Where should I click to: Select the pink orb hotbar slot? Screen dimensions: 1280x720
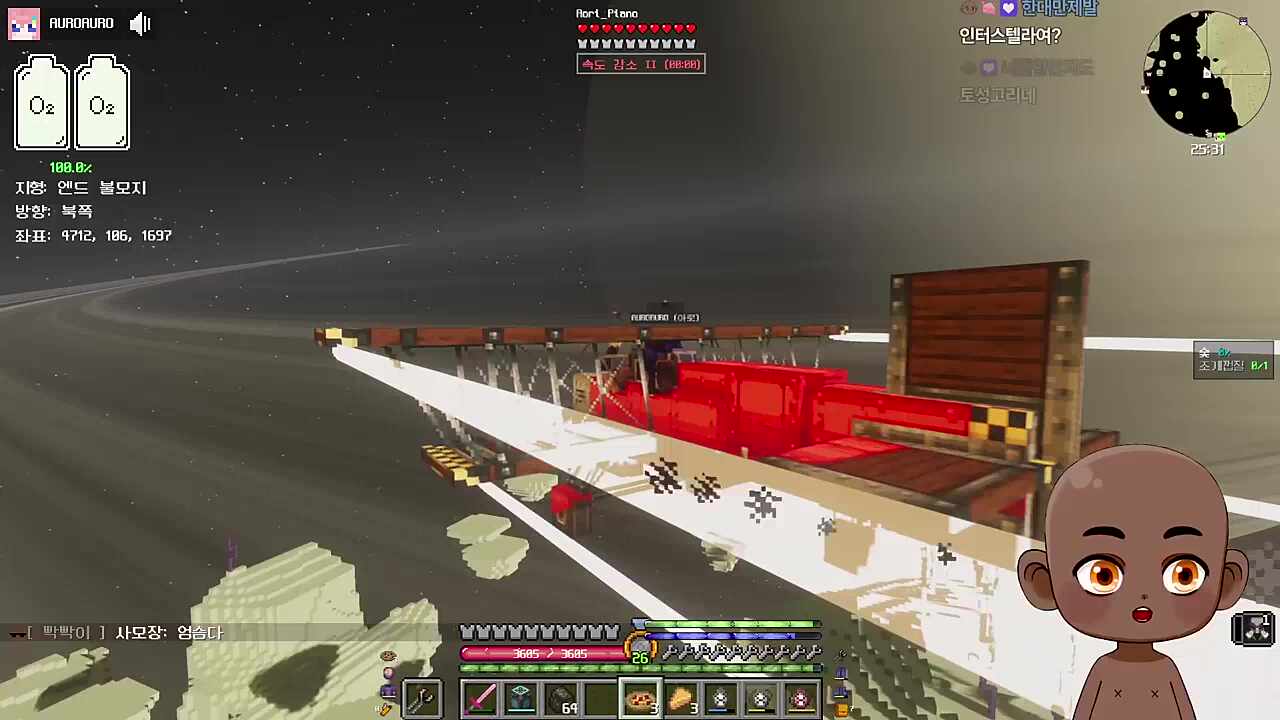click(801, 698)
